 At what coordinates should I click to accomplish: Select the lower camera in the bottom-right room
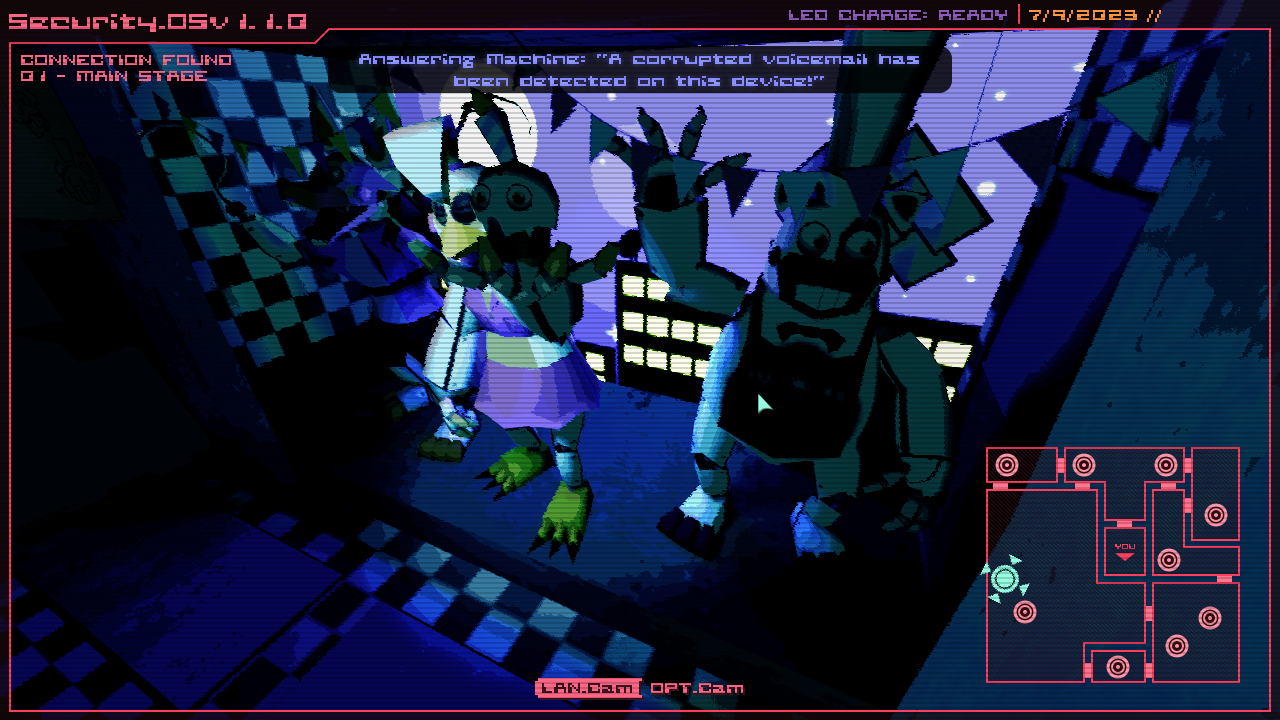click(x=1176, y=645)
